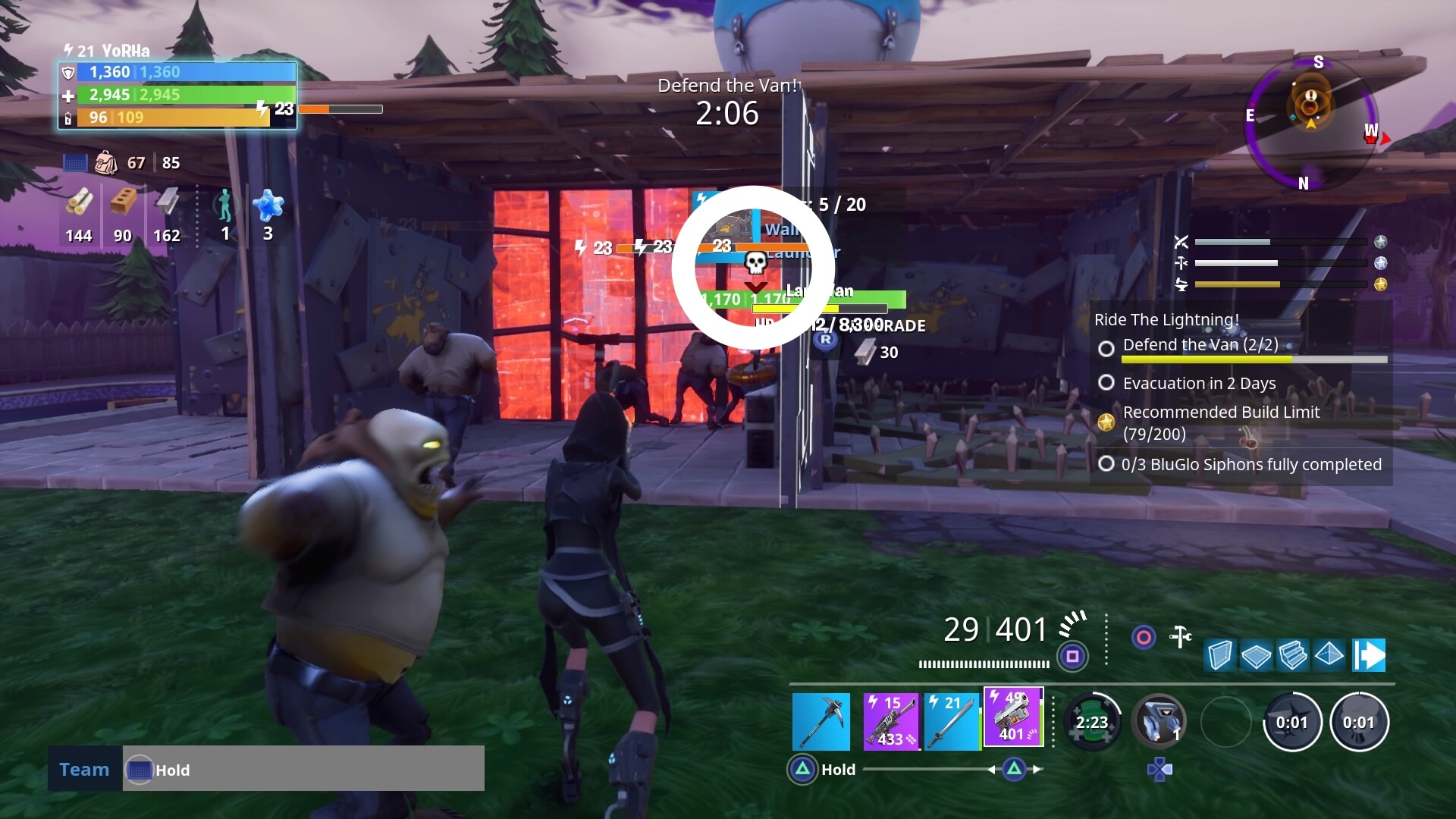The width and height of the screenshot is (1456, 819).
Task: Mark the Evacuation in 2 Days objective
Action: [x=1107, y=383]
